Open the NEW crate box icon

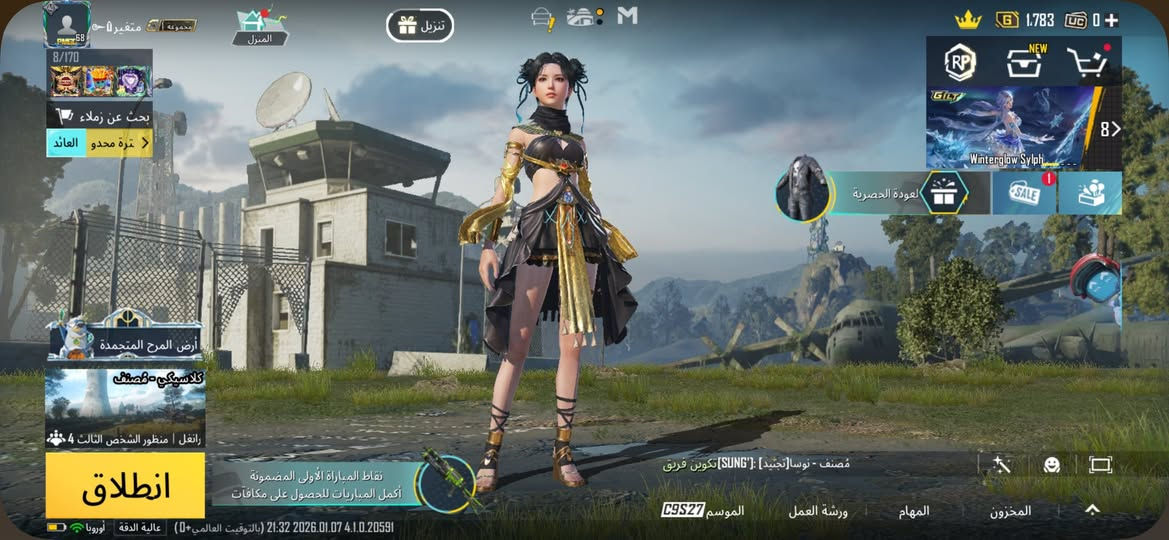pos(1025,62)
